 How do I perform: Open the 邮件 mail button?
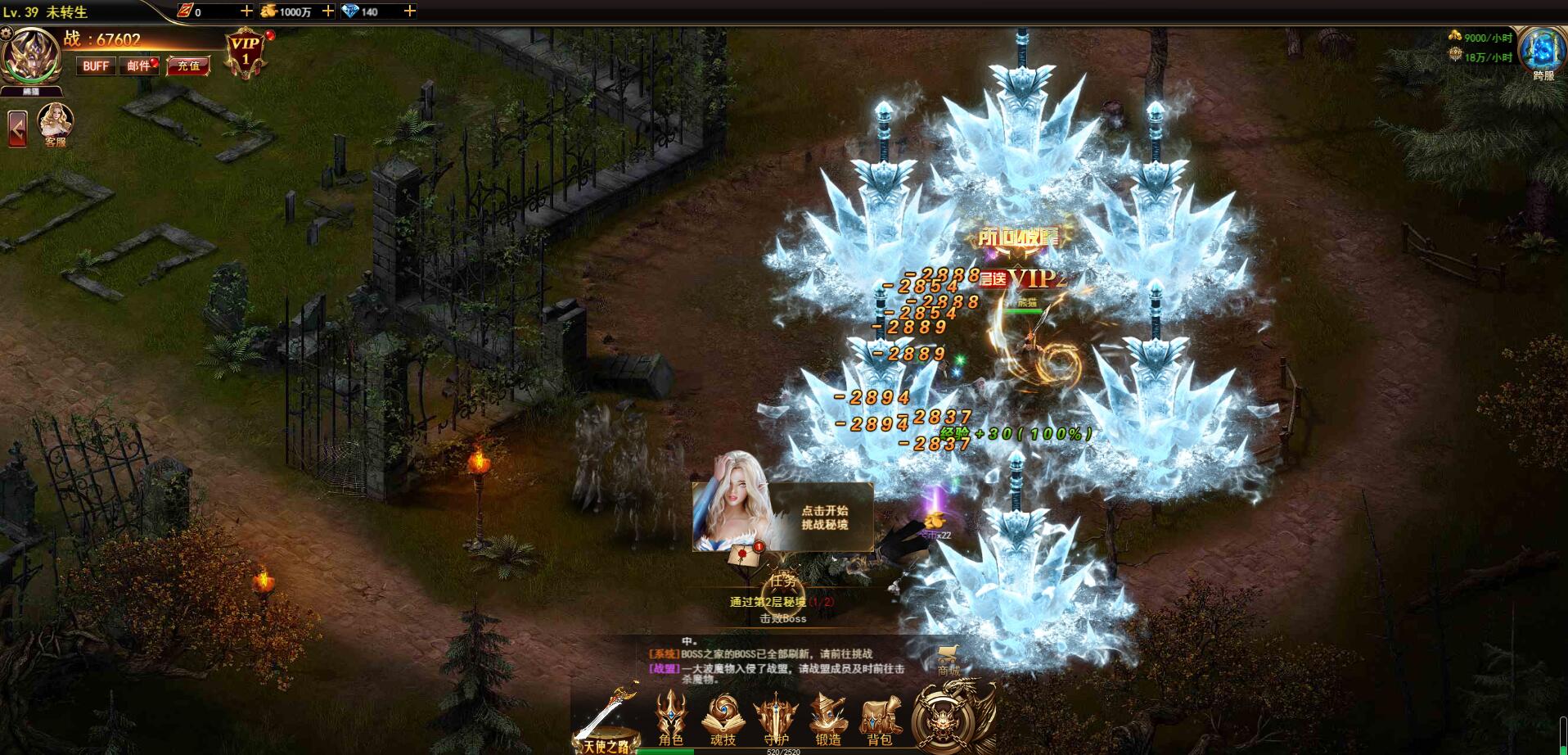point(139,66)
